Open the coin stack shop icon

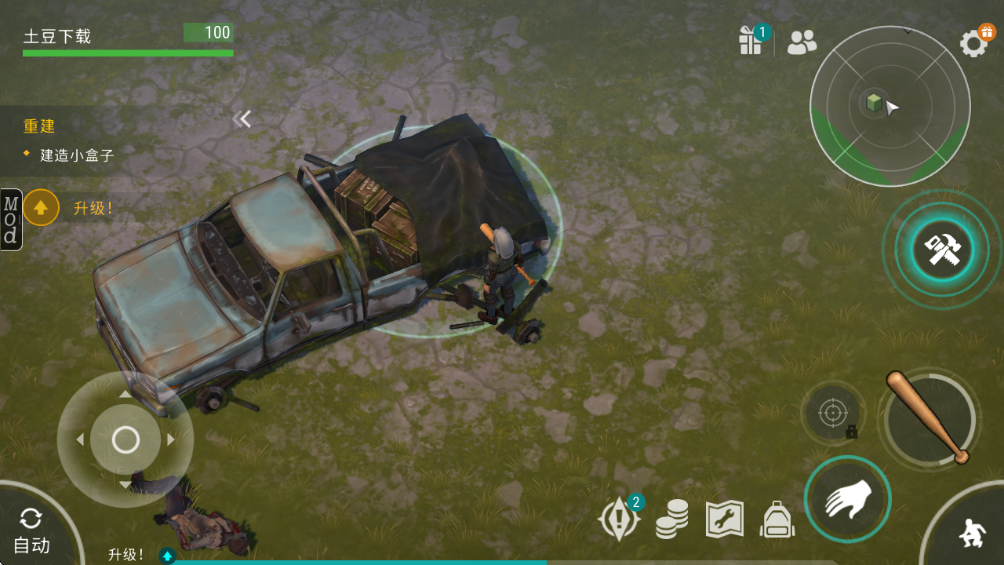point(672,519)
